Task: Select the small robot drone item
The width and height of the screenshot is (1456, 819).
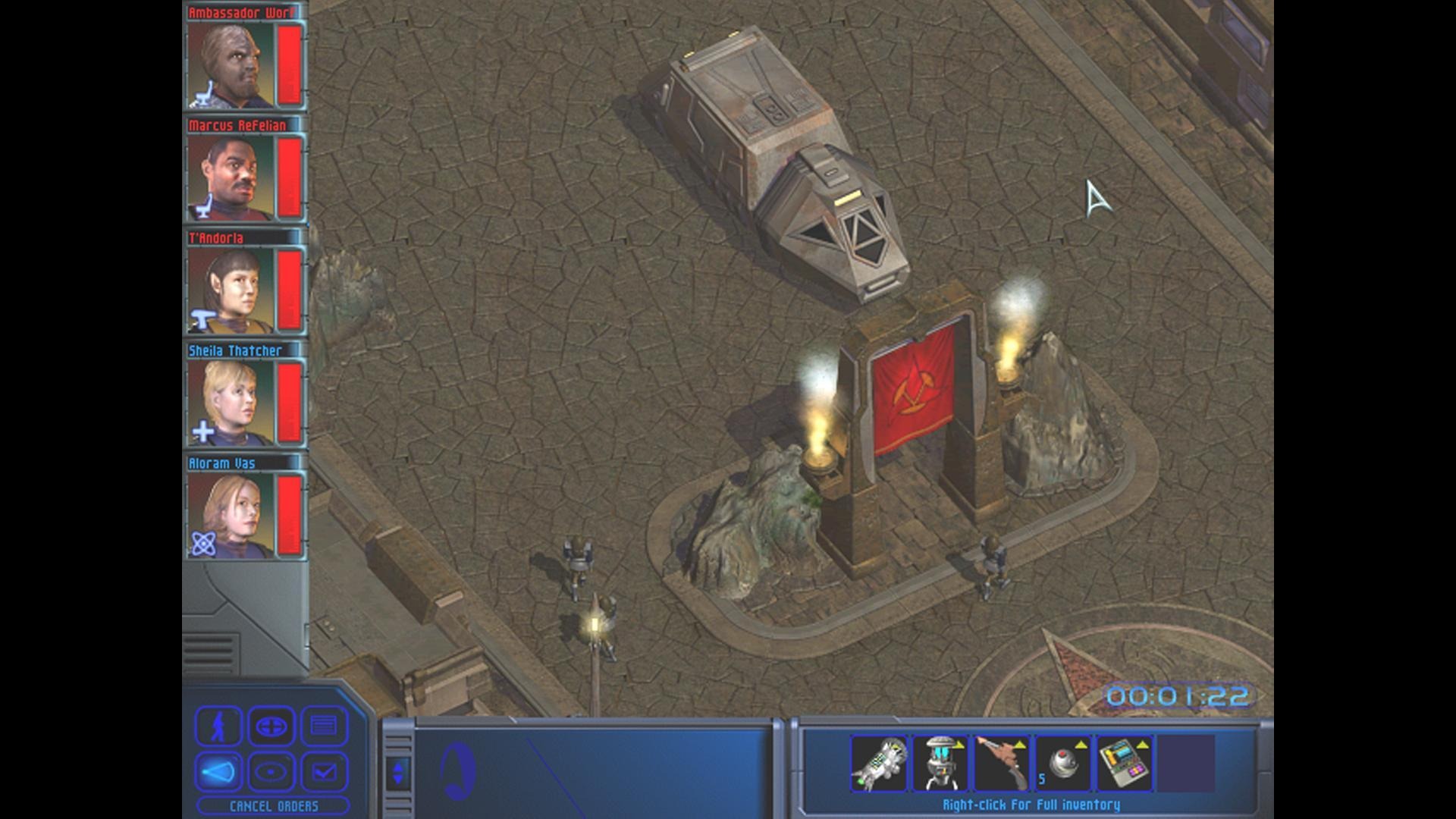Action: [x=940, y=763]
